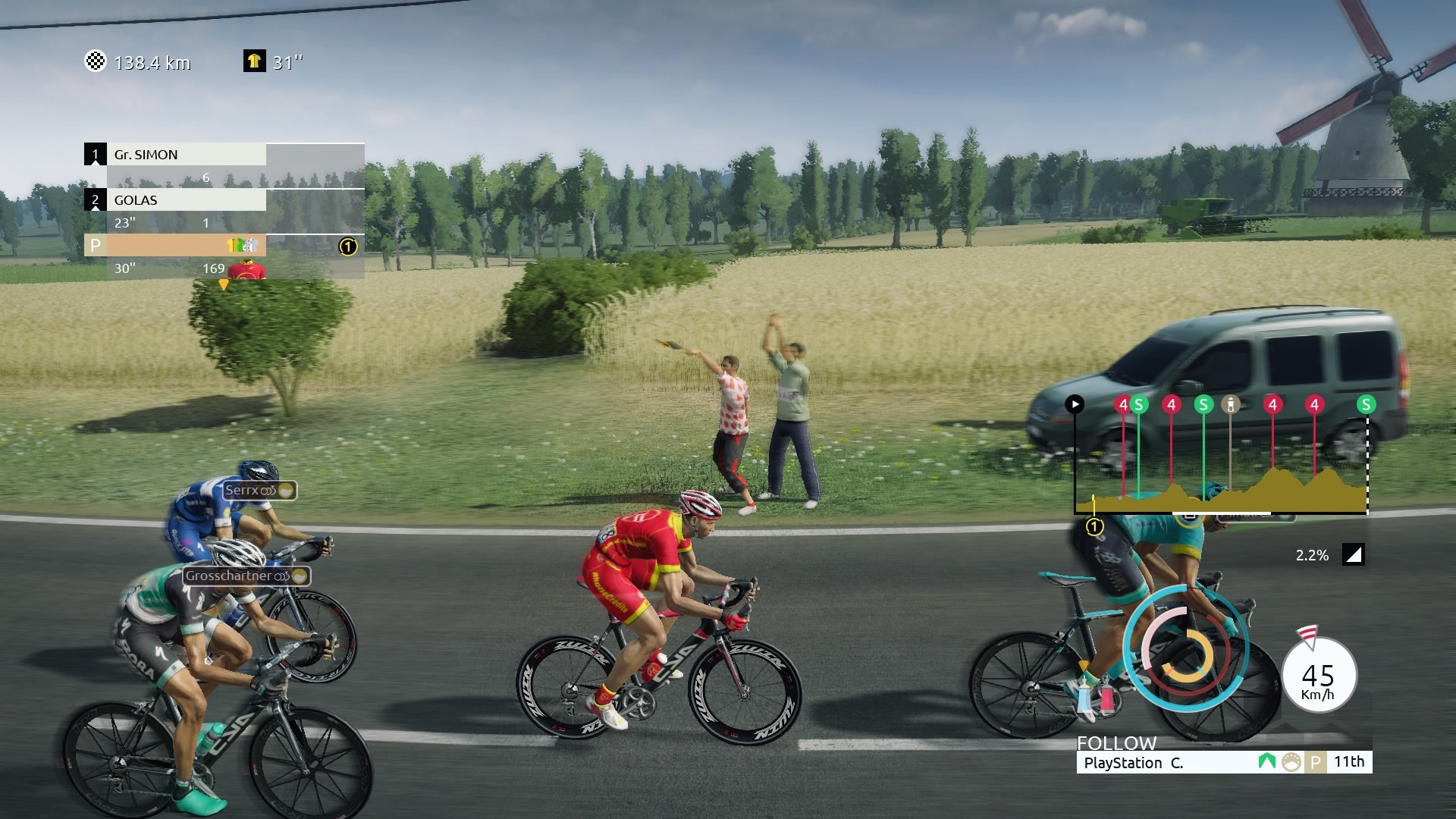1456x819 pixels.
Task: Select the Serrx rider name tag
Action: (259, 491)
